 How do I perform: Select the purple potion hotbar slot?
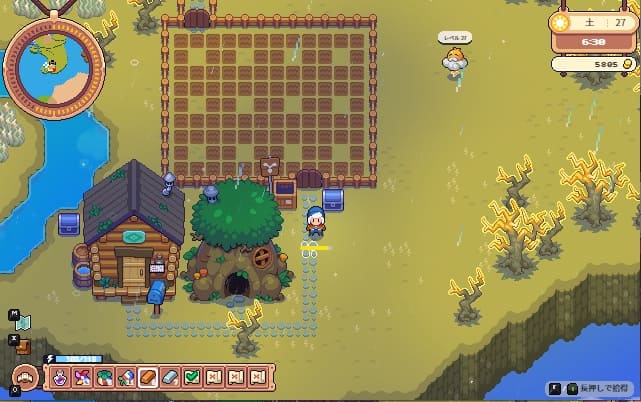click(x=60, y=377)
